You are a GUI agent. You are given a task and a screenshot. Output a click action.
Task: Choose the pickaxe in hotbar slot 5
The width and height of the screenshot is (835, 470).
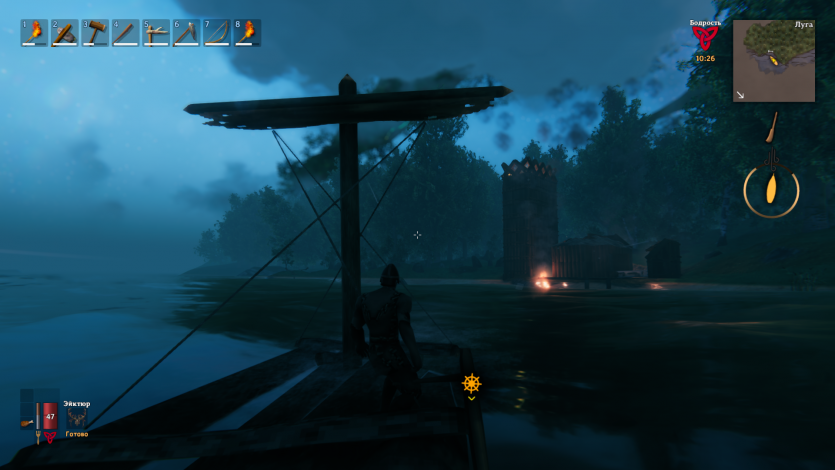click(x=155, y=33)
